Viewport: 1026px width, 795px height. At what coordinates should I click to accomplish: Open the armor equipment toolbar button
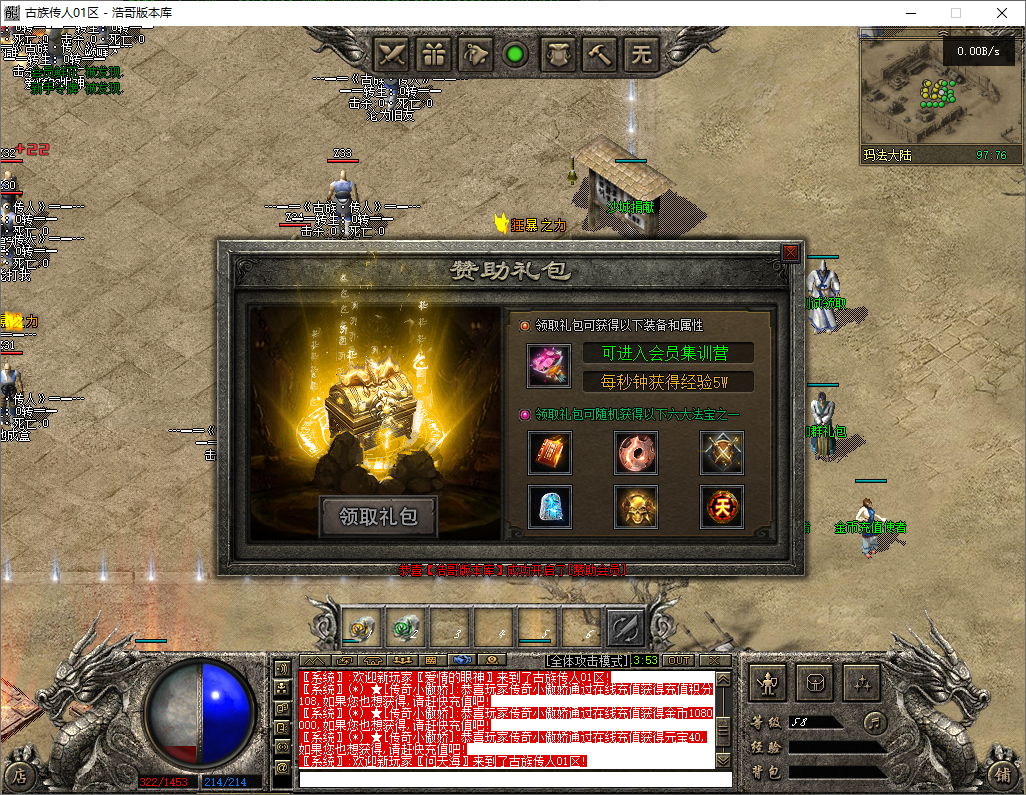[559, 54]
